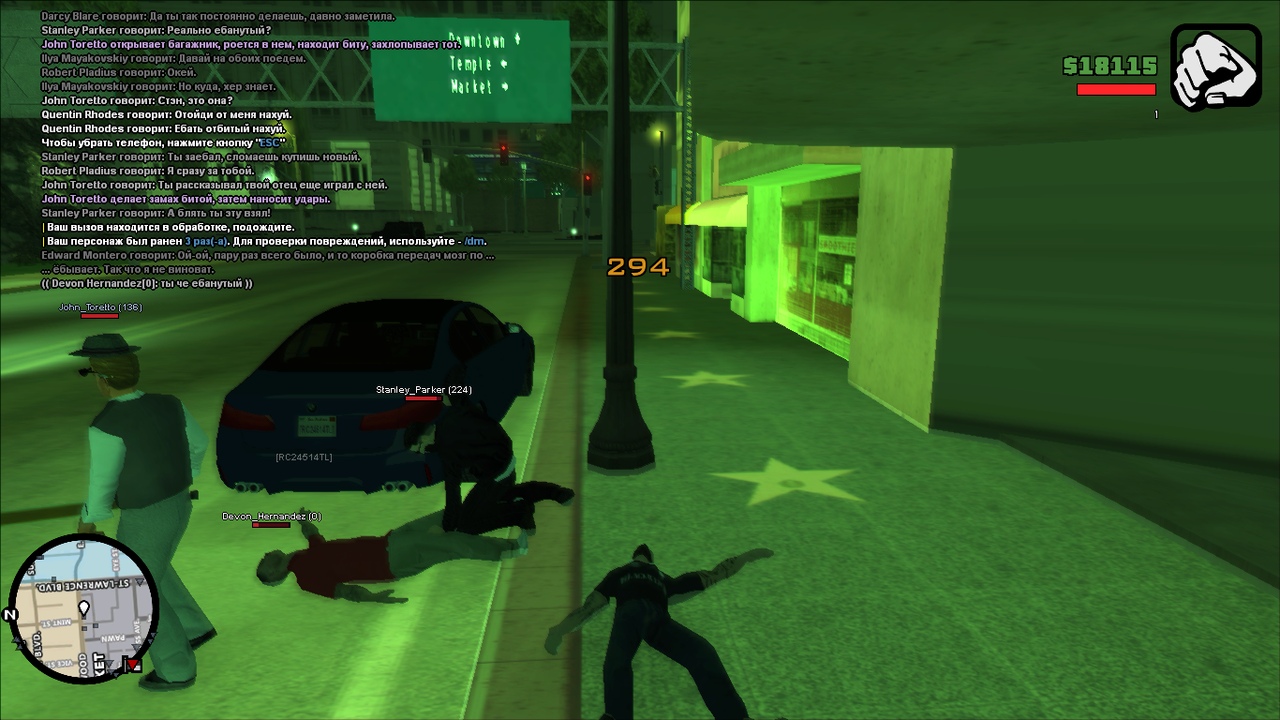Click the north N marker on the minimap

(11, 615)
